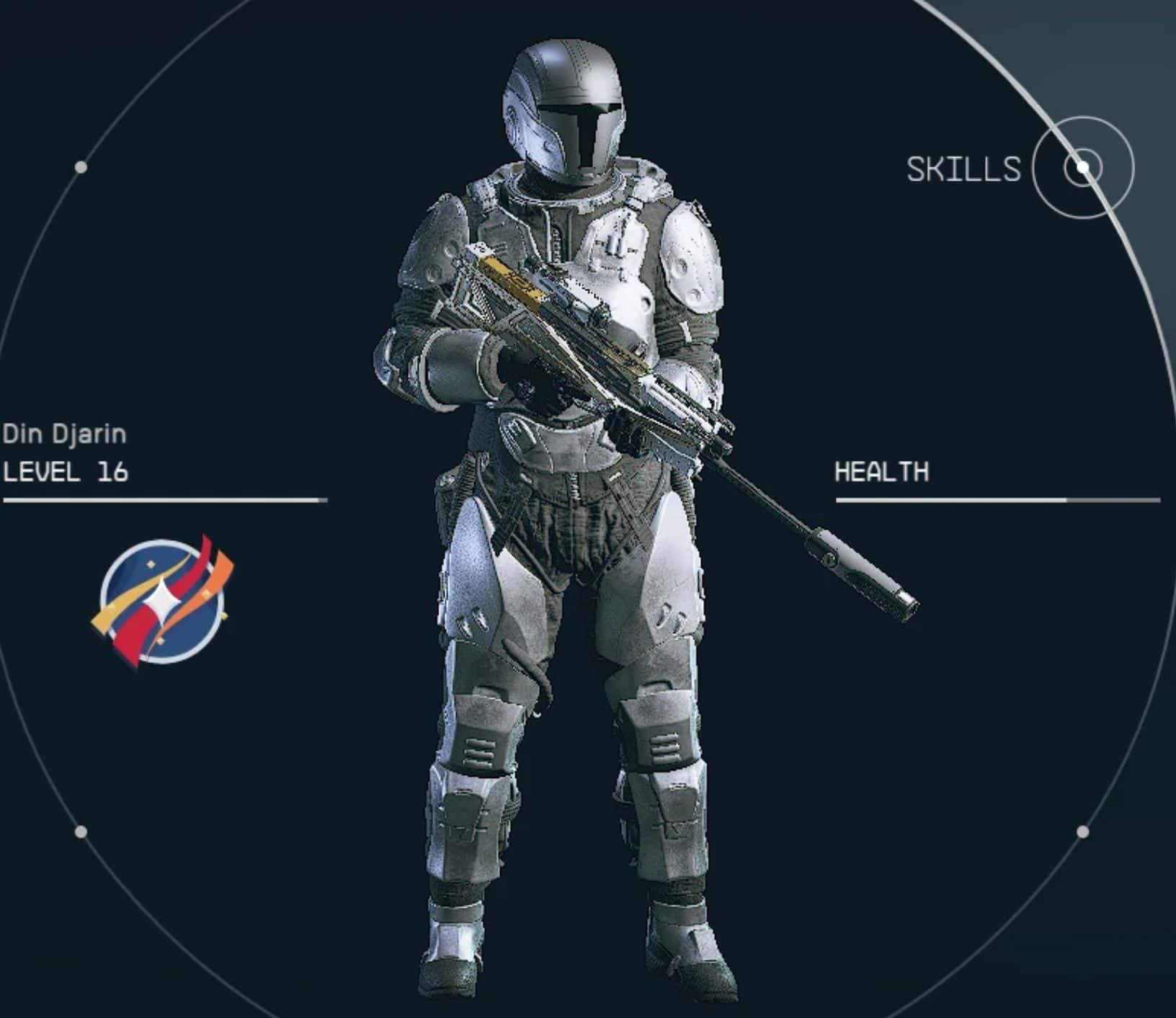Open the Skills menu
This screenshot has height=1018, width=1176.
1082,169
